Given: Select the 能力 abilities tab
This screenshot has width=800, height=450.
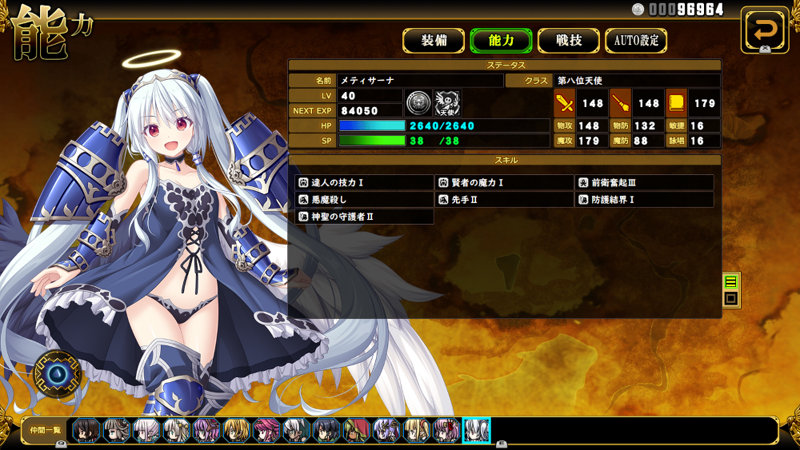Looking at the screenshot, I should [500, 41].
